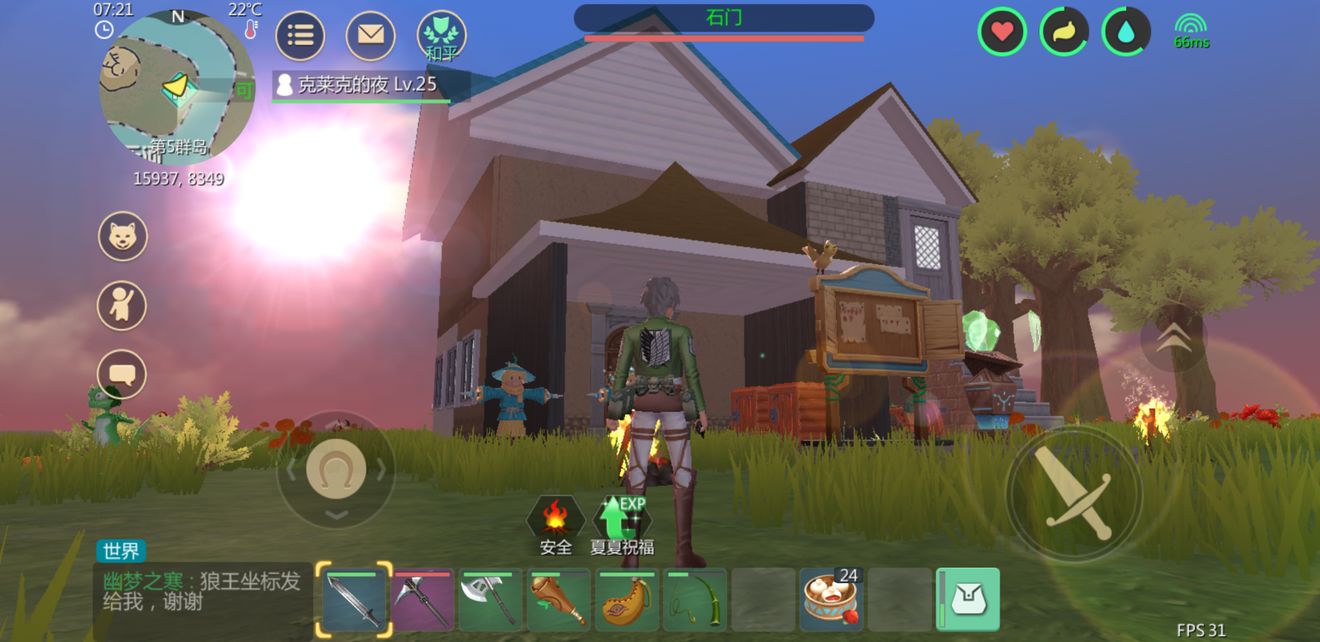Viewport: 1320px width, 642px height.
Task: Attack with the large sword button
Action: pyautogui.click(x=1073, y=493)
